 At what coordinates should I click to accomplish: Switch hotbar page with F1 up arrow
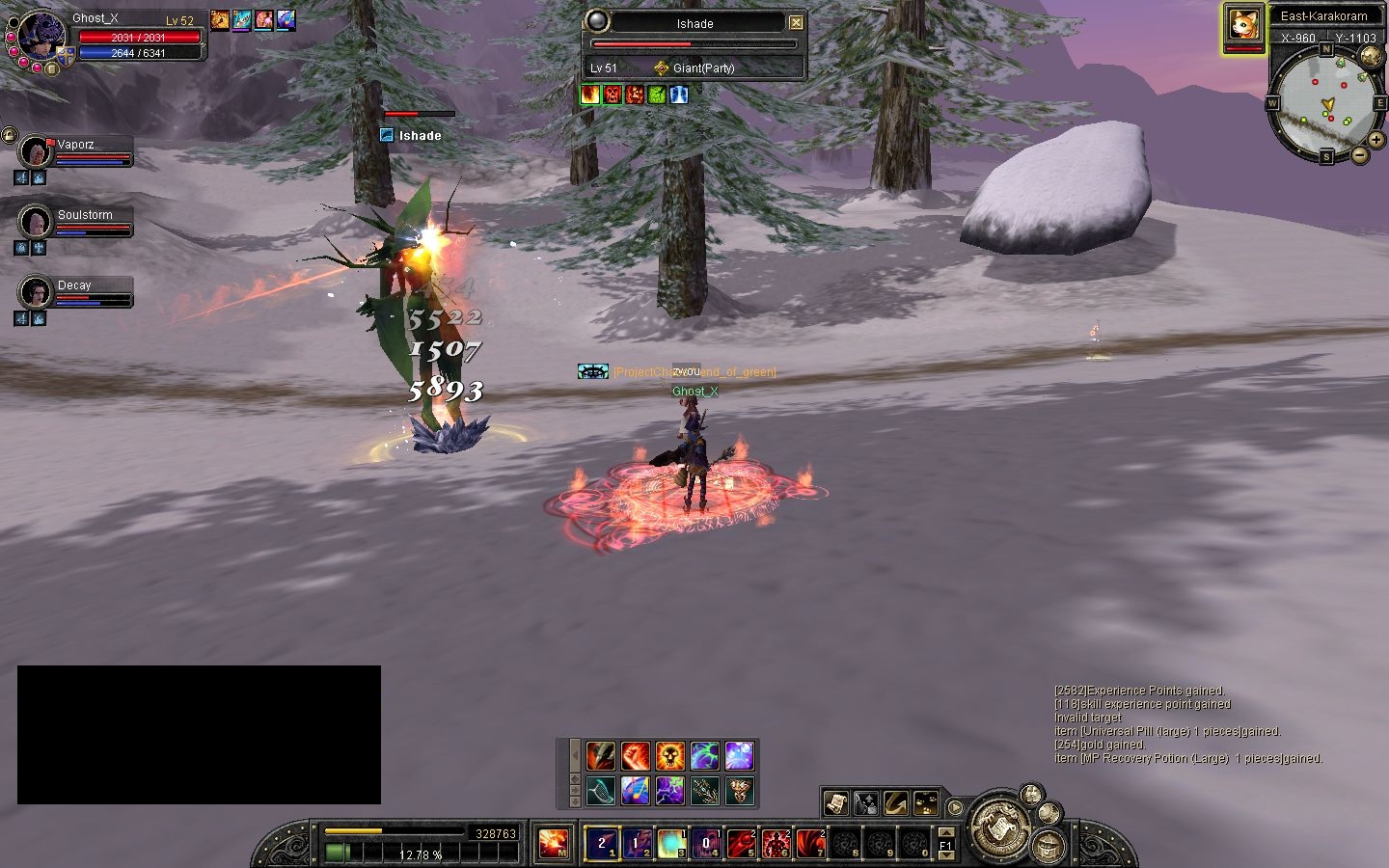(945, 832)
